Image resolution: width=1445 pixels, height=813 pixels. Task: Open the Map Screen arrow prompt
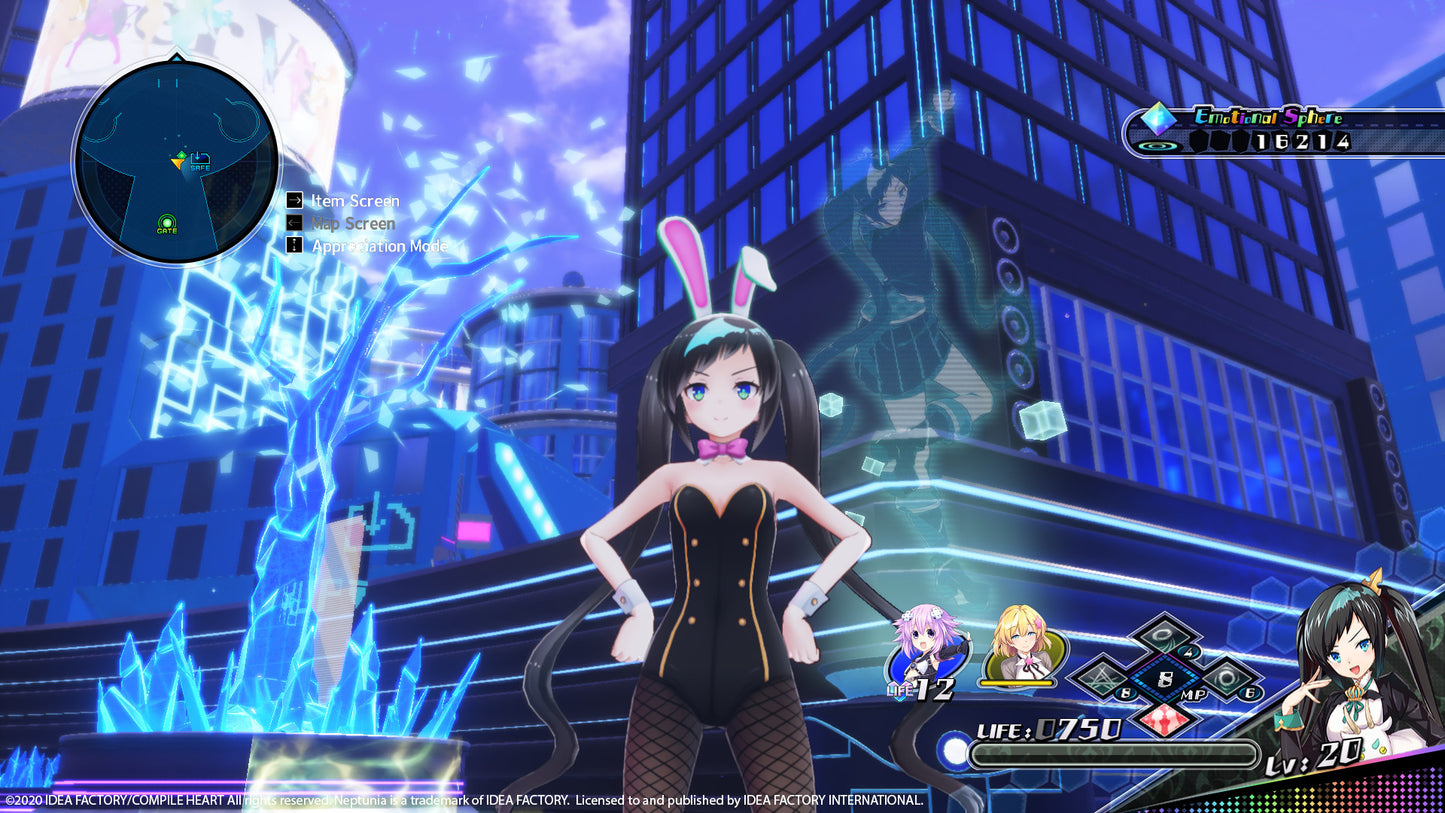(x=295, y=223)
